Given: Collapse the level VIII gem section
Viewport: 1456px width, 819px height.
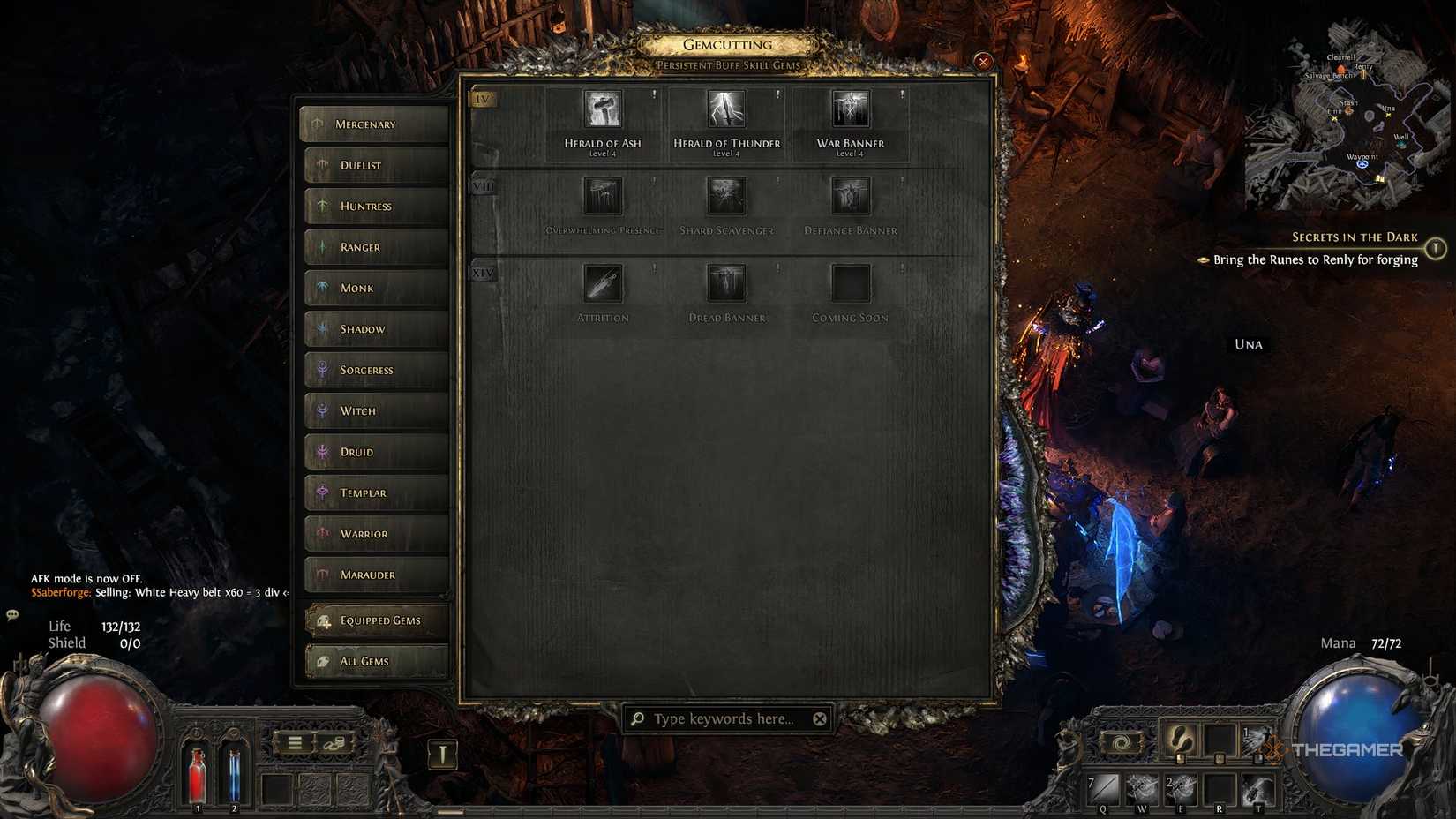Looking at the screenshot, I should pos(482,186).
